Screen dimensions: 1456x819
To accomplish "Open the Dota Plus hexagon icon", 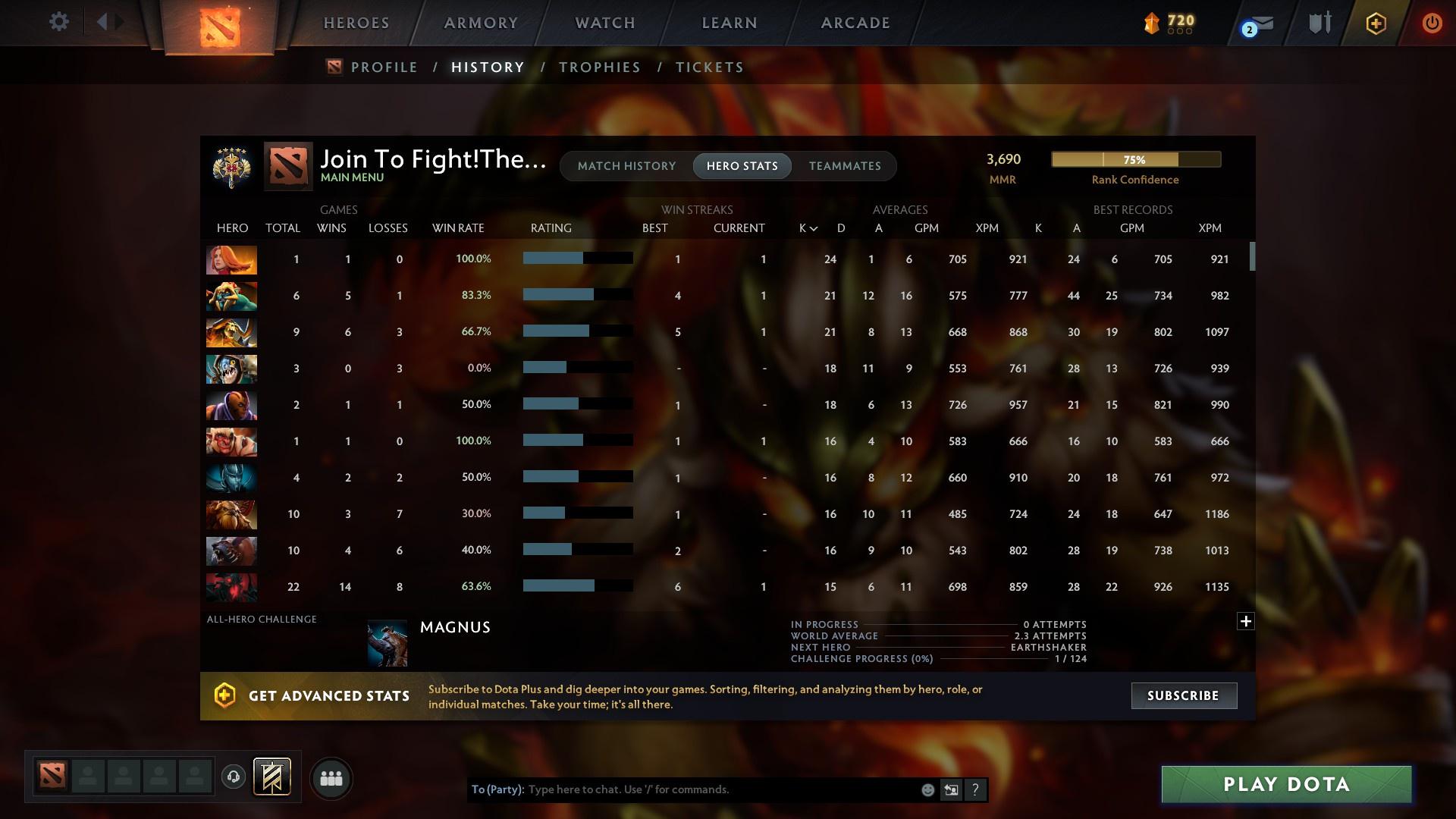I will coord(1375,23).
